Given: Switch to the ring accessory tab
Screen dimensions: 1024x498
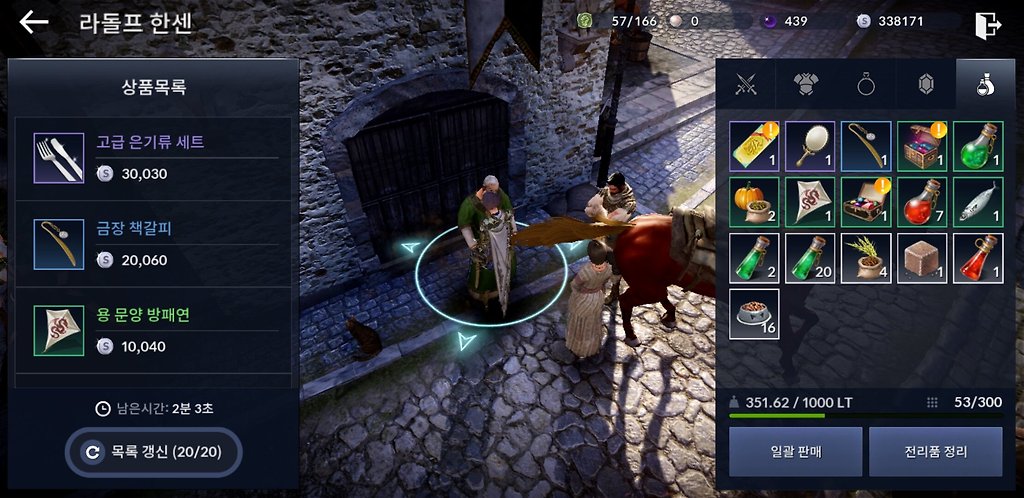Looking at the screenshot, I should coord(866,86).
